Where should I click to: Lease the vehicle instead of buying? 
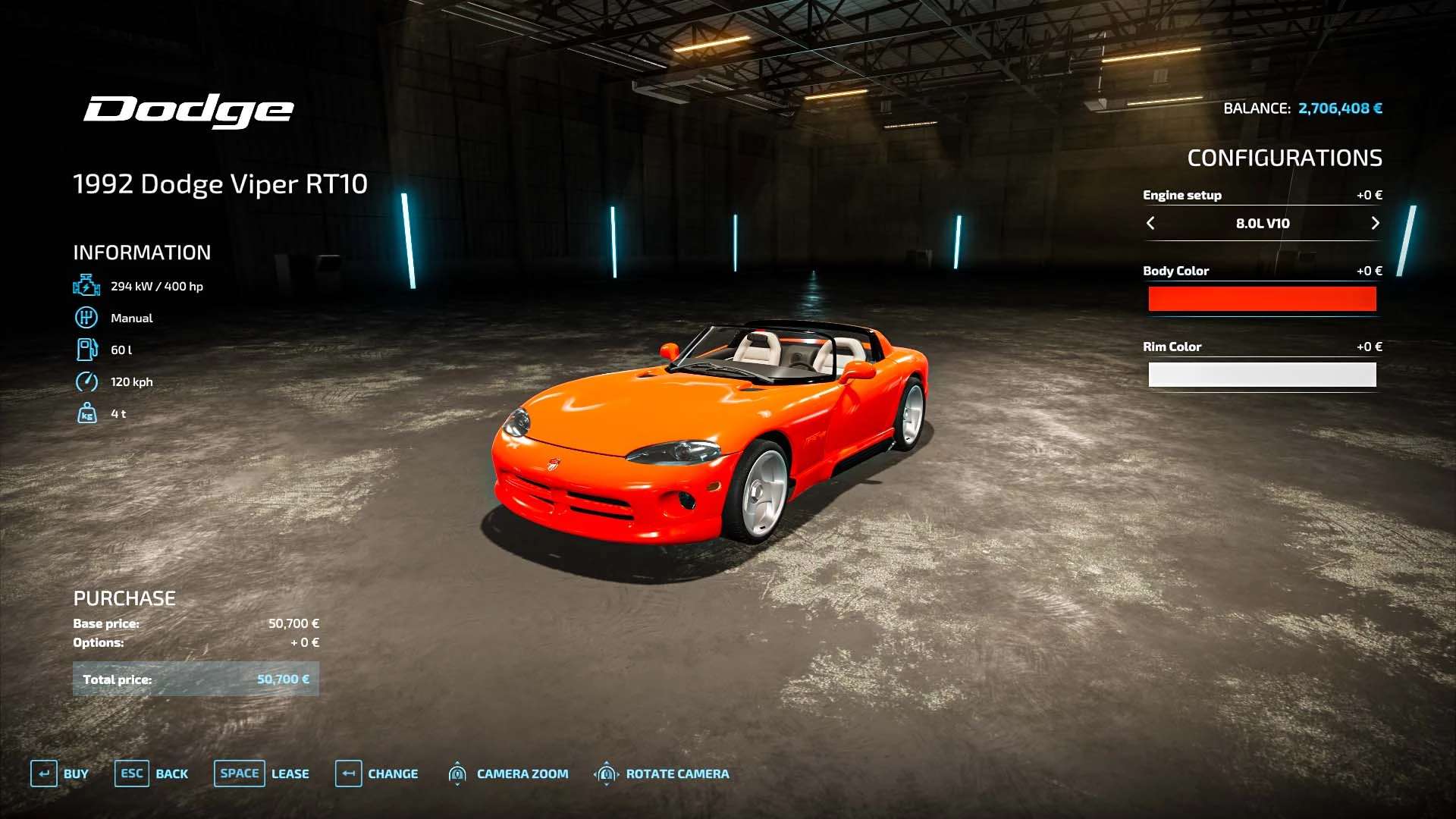[261, 773]
